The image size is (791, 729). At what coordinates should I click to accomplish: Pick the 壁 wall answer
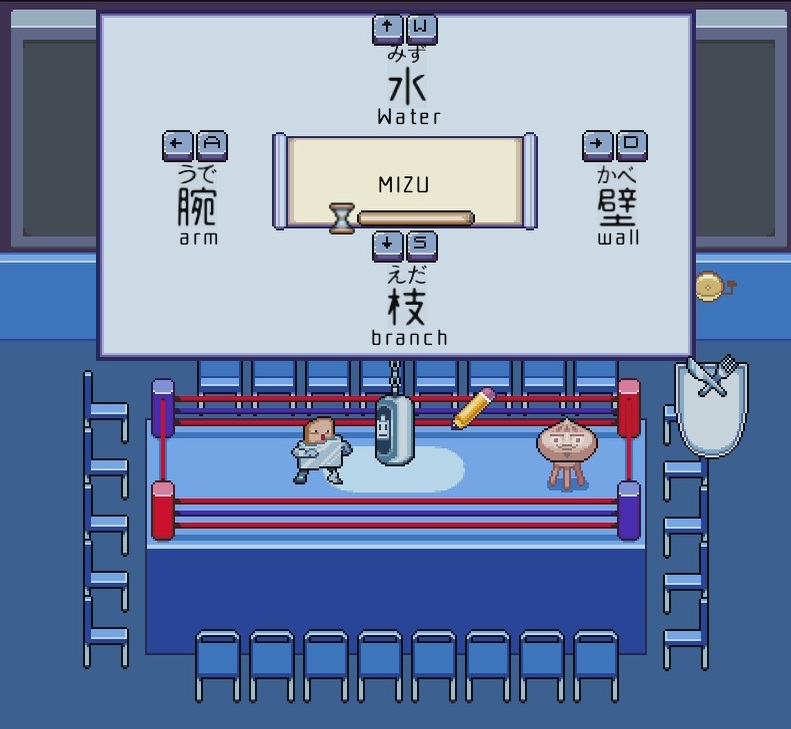pos(618,206)
